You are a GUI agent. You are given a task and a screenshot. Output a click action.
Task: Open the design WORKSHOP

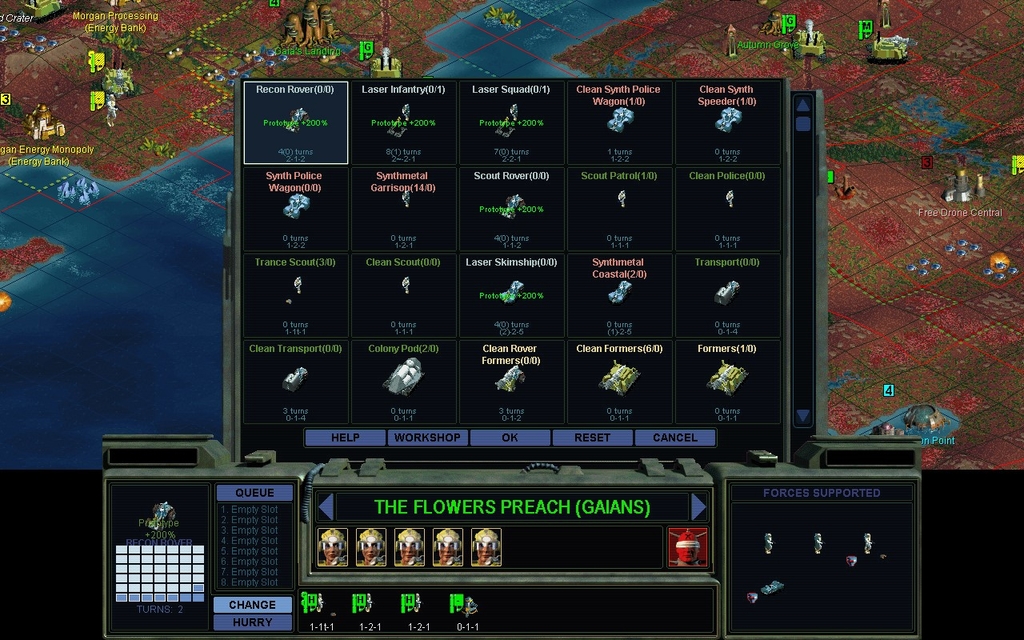coord(427,438)
